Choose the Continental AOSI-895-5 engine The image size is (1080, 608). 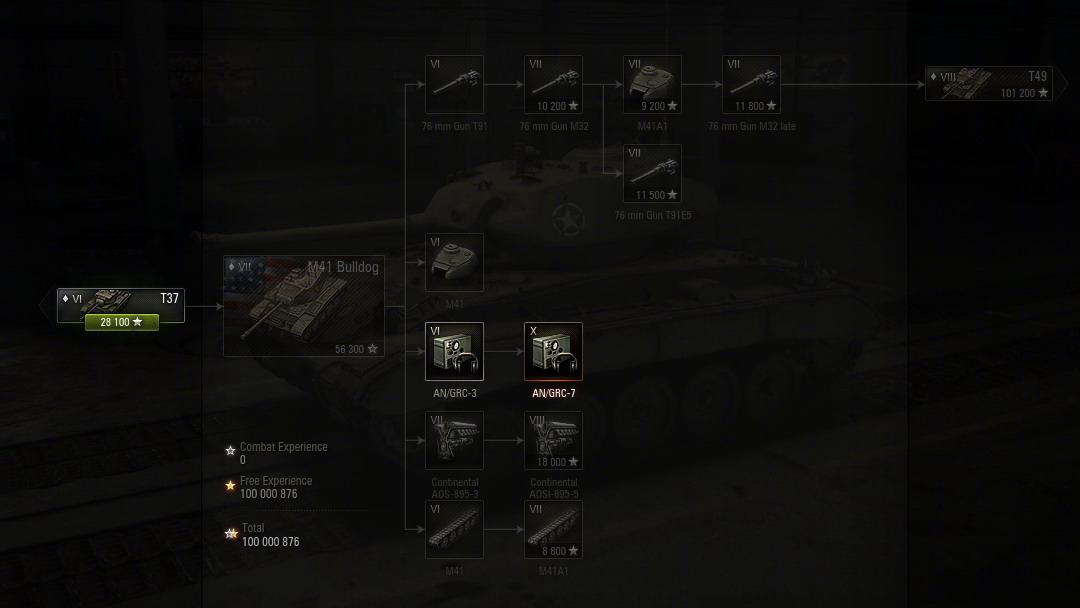pyautogui.click(x=553, y=440)
